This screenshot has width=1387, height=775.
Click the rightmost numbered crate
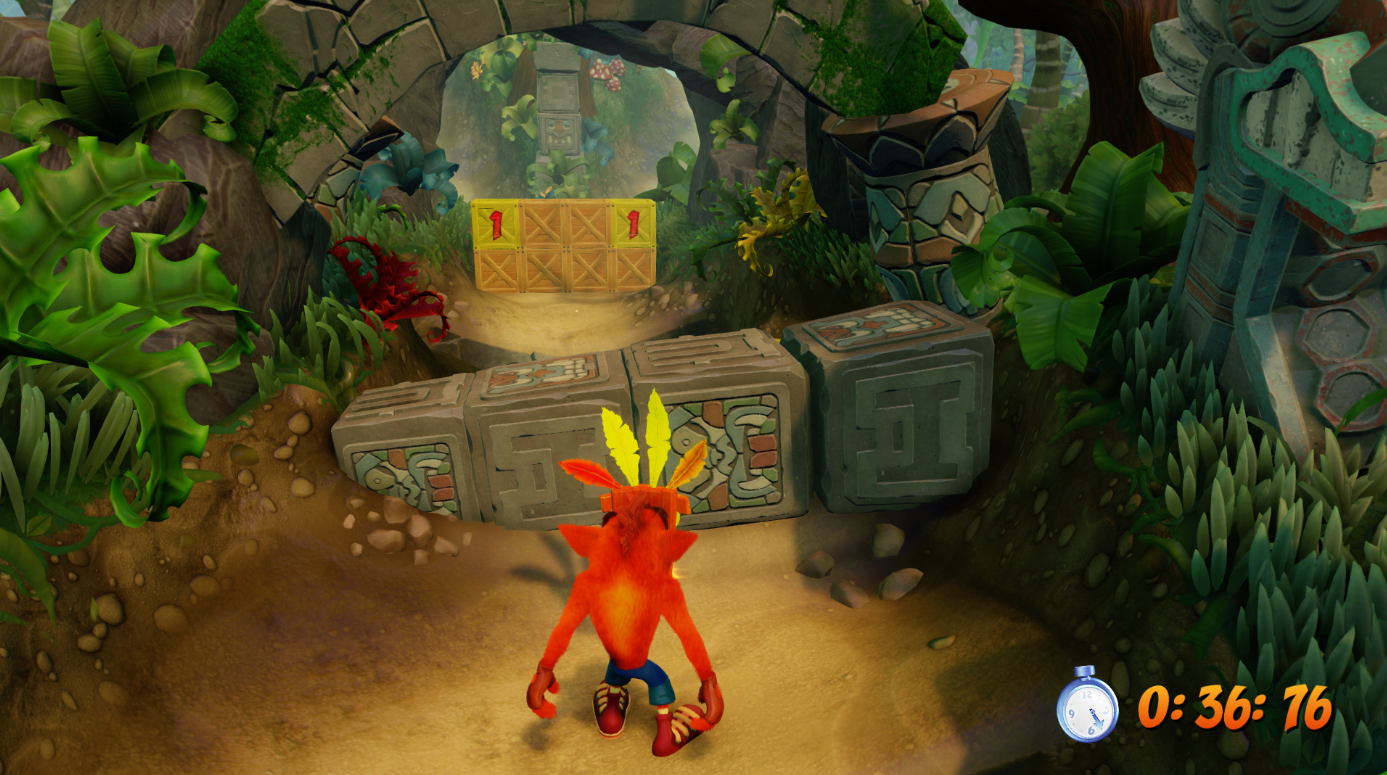click(x=633, y=222)
